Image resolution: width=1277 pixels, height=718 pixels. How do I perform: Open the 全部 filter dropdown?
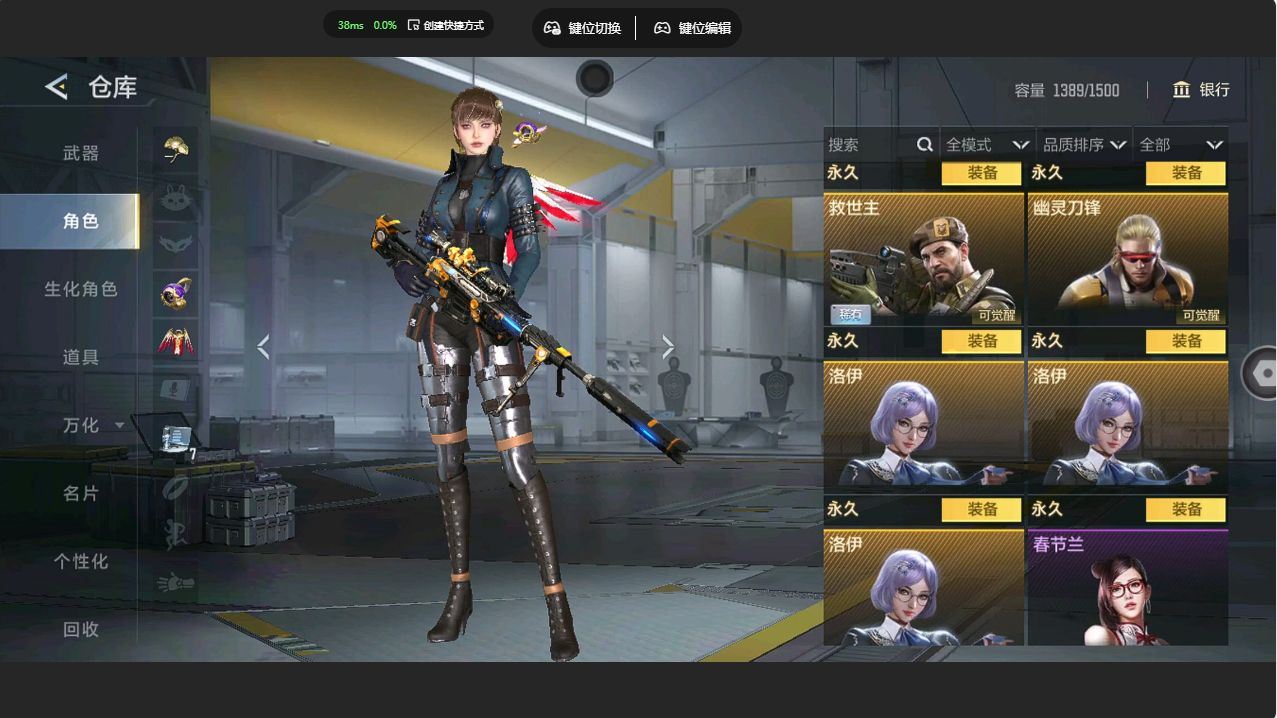tap(1180, 145)
